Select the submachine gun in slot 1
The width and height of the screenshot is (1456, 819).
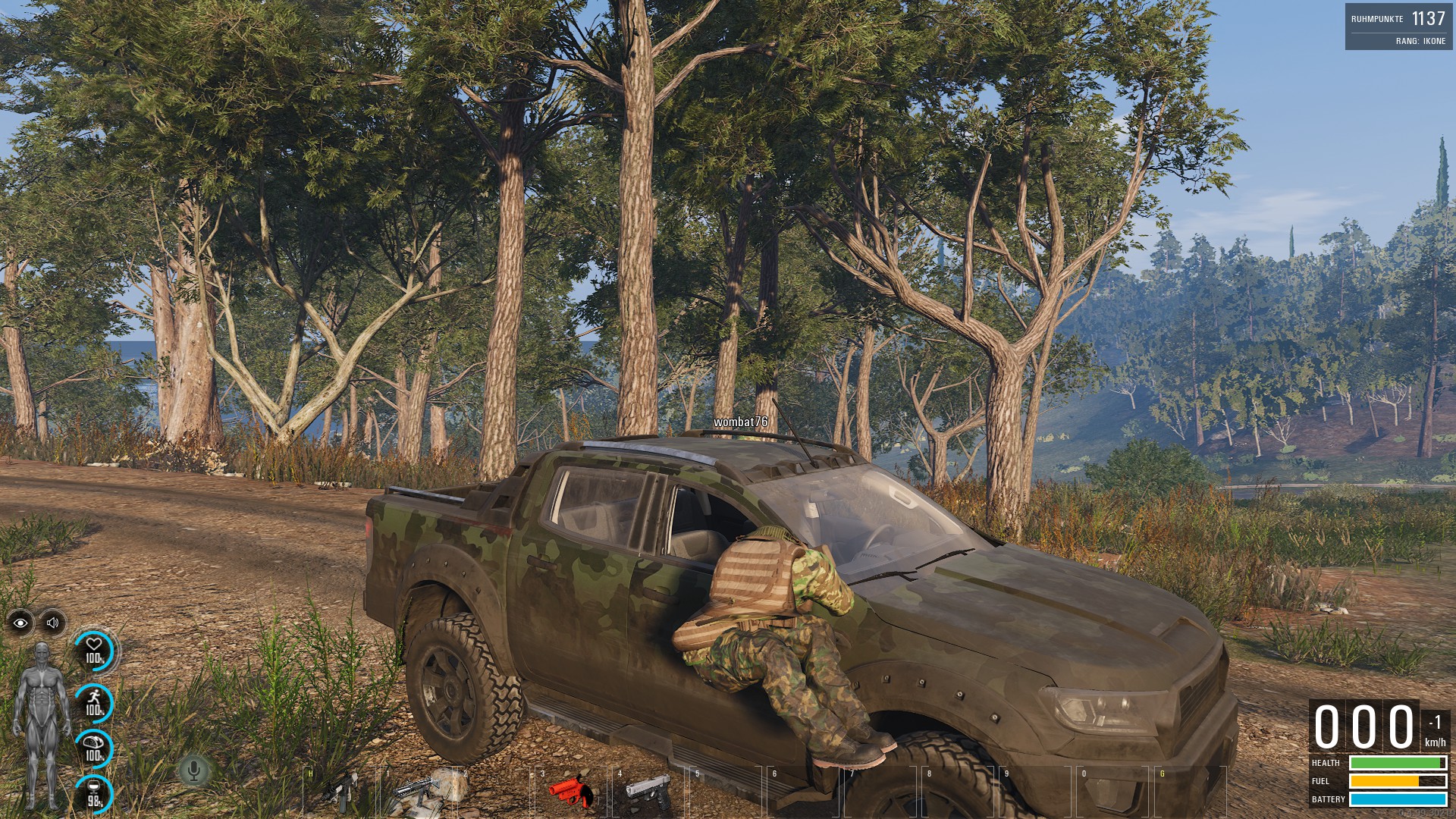418,792
